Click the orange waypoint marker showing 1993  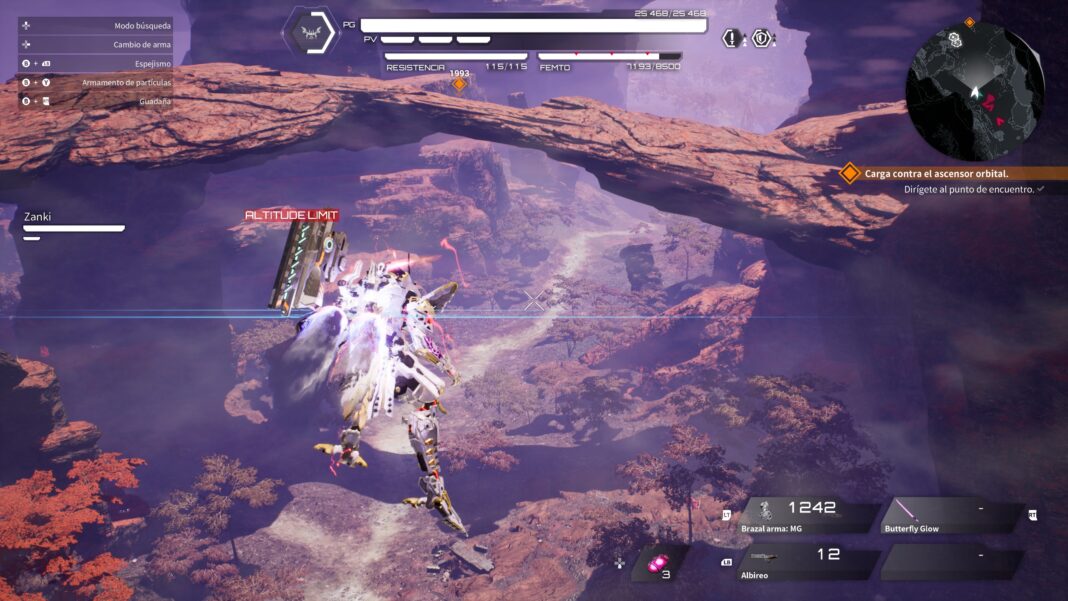[460, 84]
